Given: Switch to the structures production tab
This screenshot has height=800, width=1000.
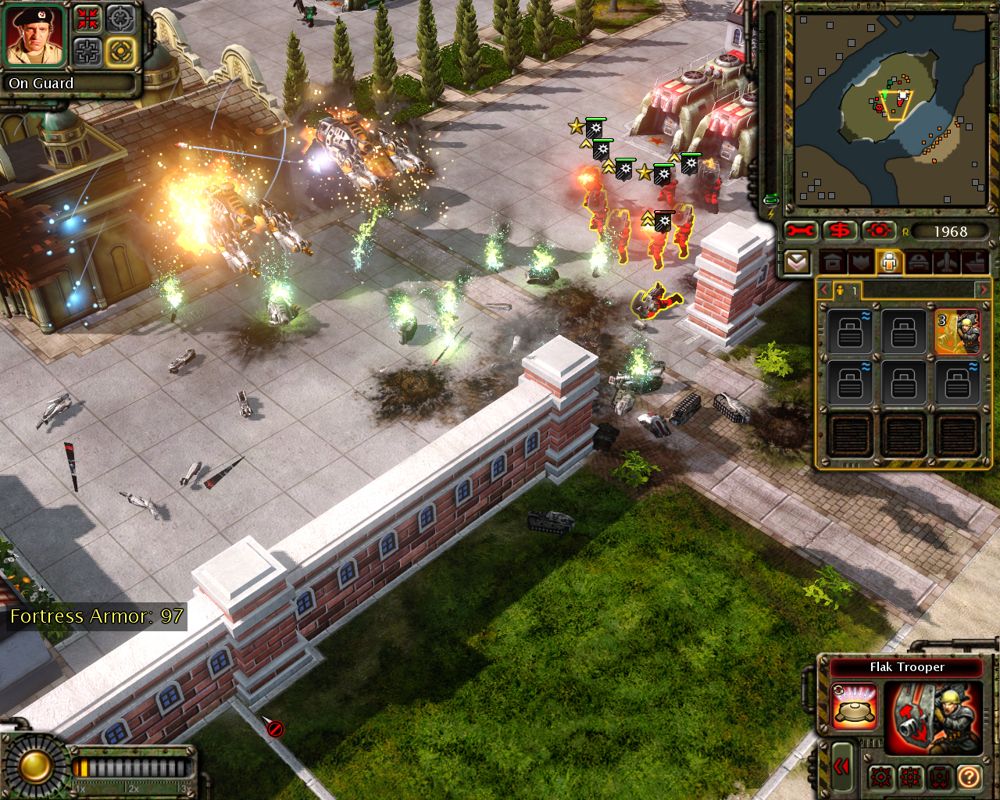Looking at the screenshot, I should pyautogui.click(x=832, y=262).
